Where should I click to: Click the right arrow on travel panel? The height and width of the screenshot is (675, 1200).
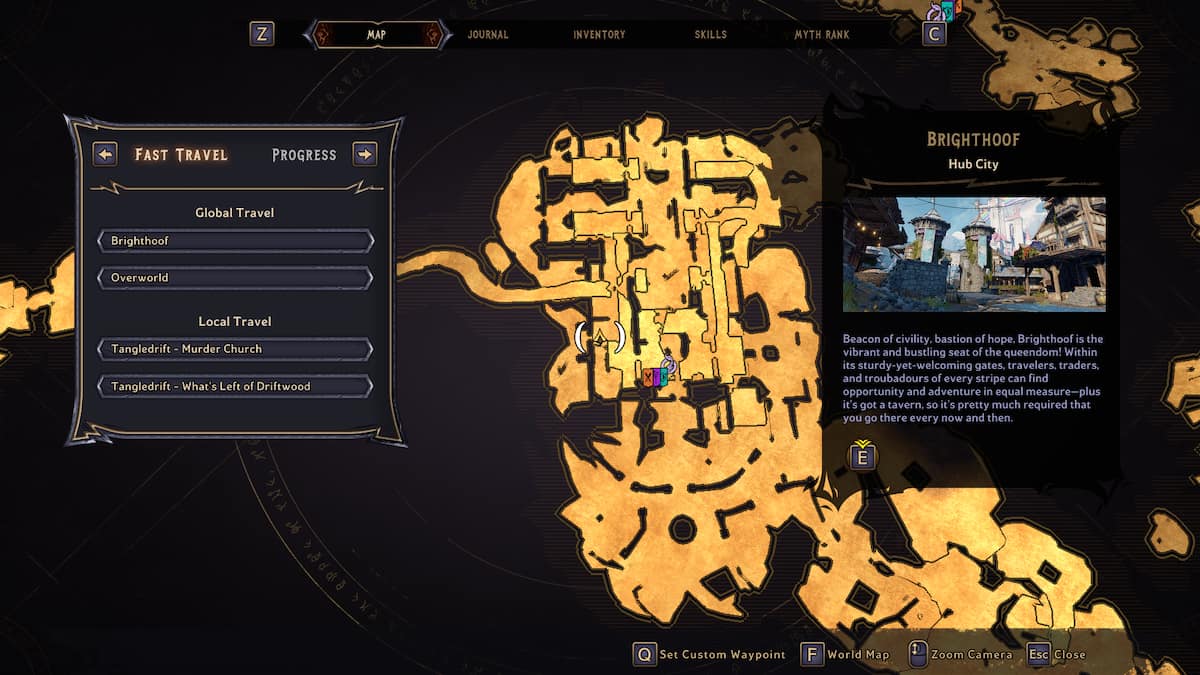coord(365,154)
